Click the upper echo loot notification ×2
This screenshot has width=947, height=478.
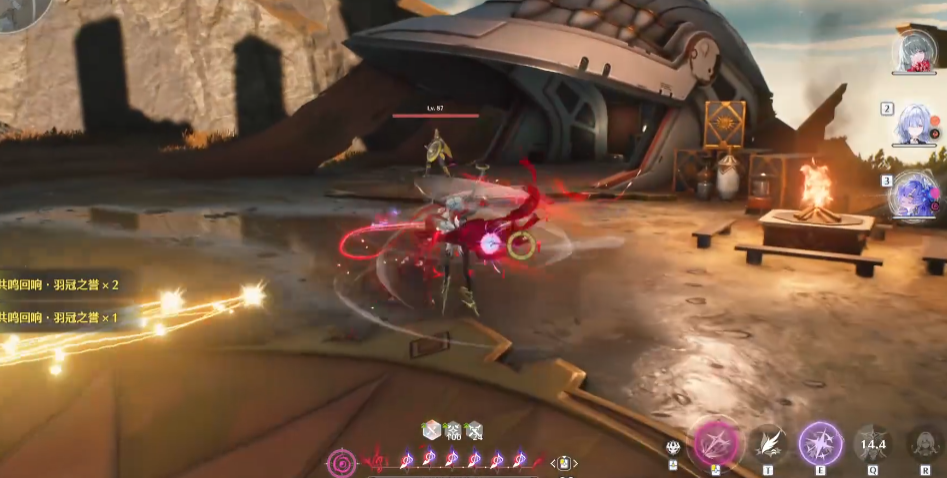coord(62,285)
